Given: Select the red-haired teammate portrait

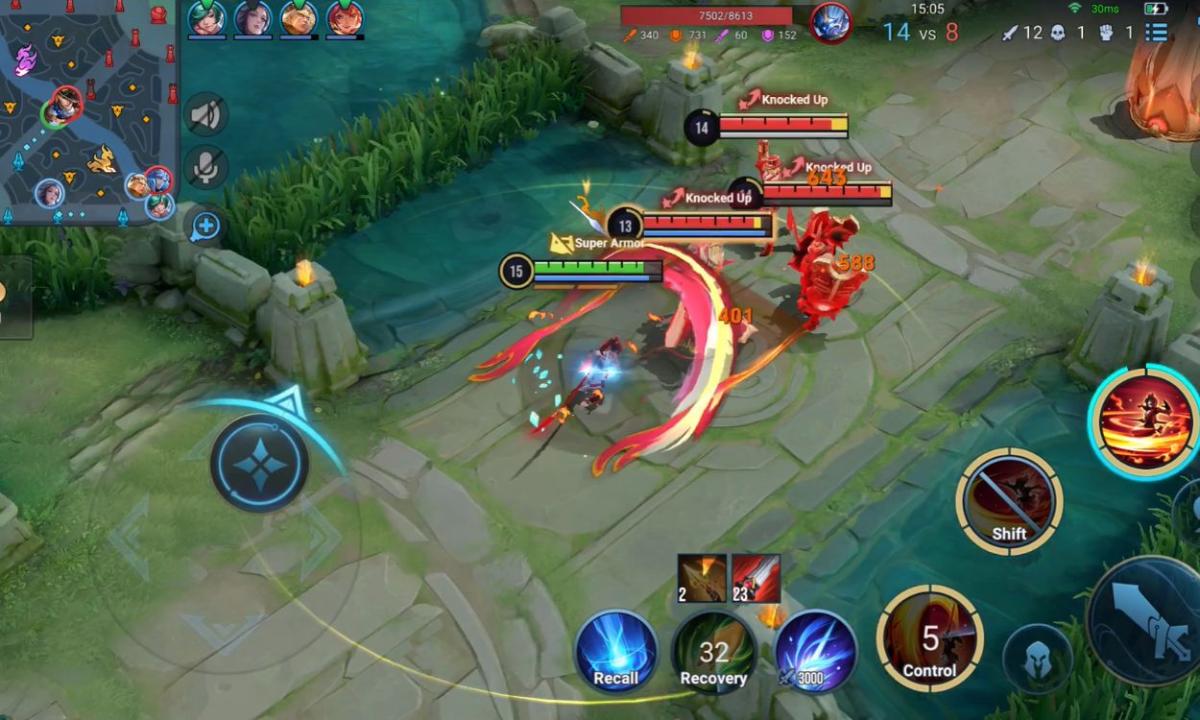Looking at the screenshot, I should [x=344, y=18].
